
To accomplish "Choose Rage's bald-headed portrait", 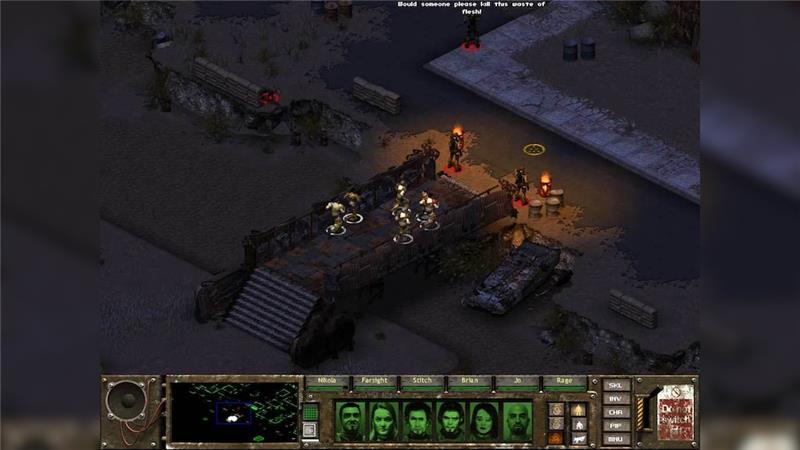I will [518, 421].
